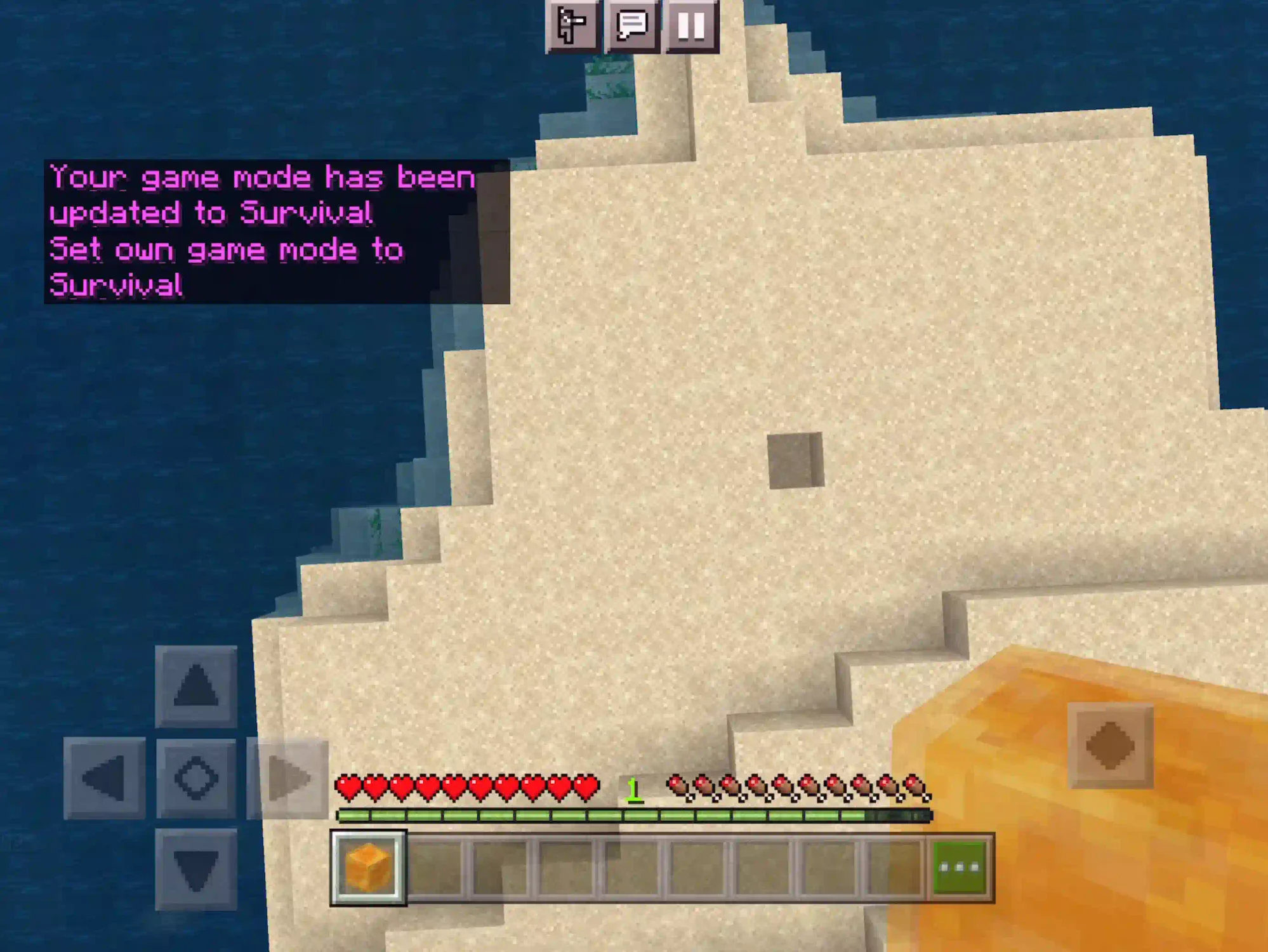
Task: Open inventory with the three-dots button
Action: coord(960,868)
